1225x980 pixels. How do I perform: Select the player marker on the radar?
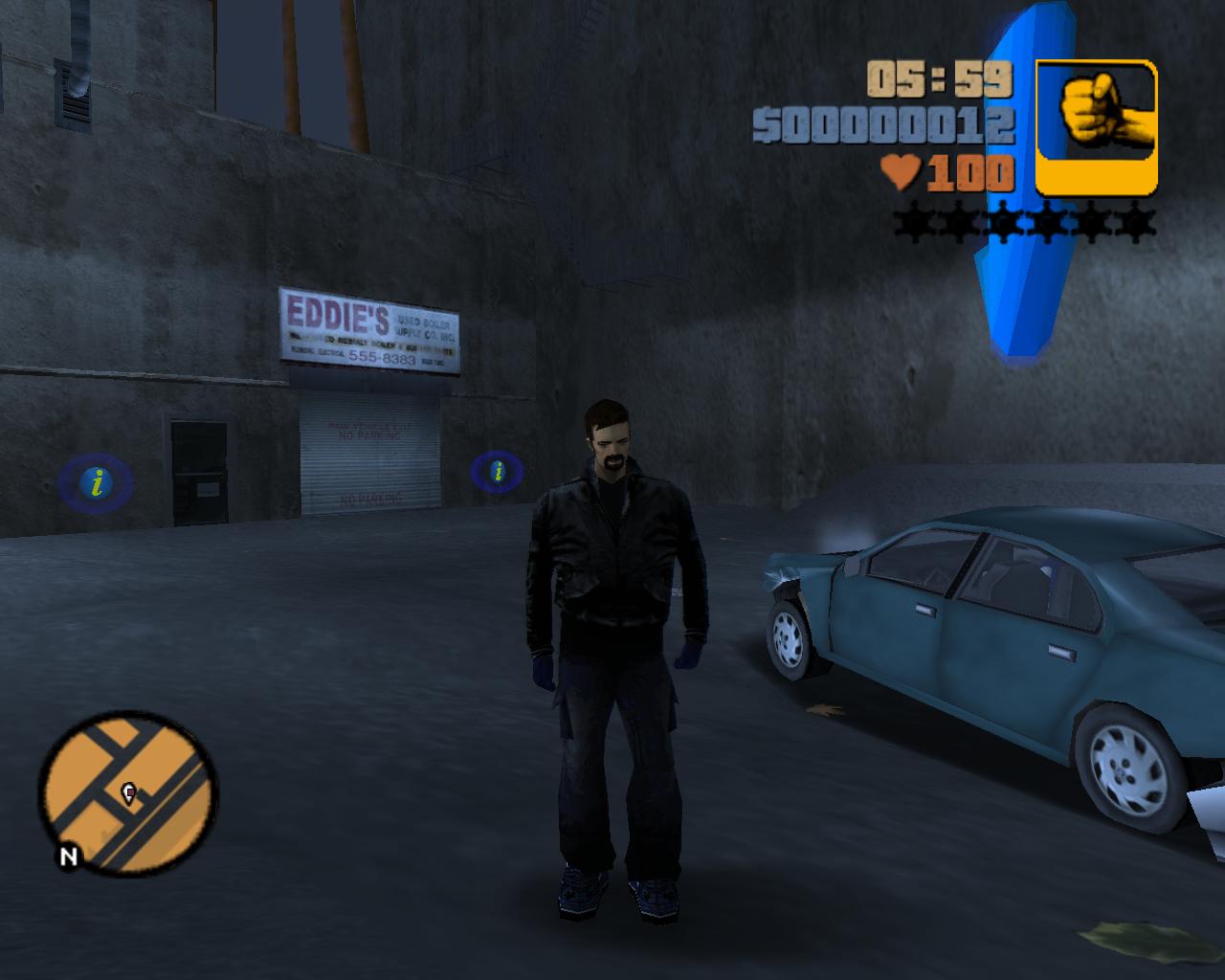pos(128,792)
